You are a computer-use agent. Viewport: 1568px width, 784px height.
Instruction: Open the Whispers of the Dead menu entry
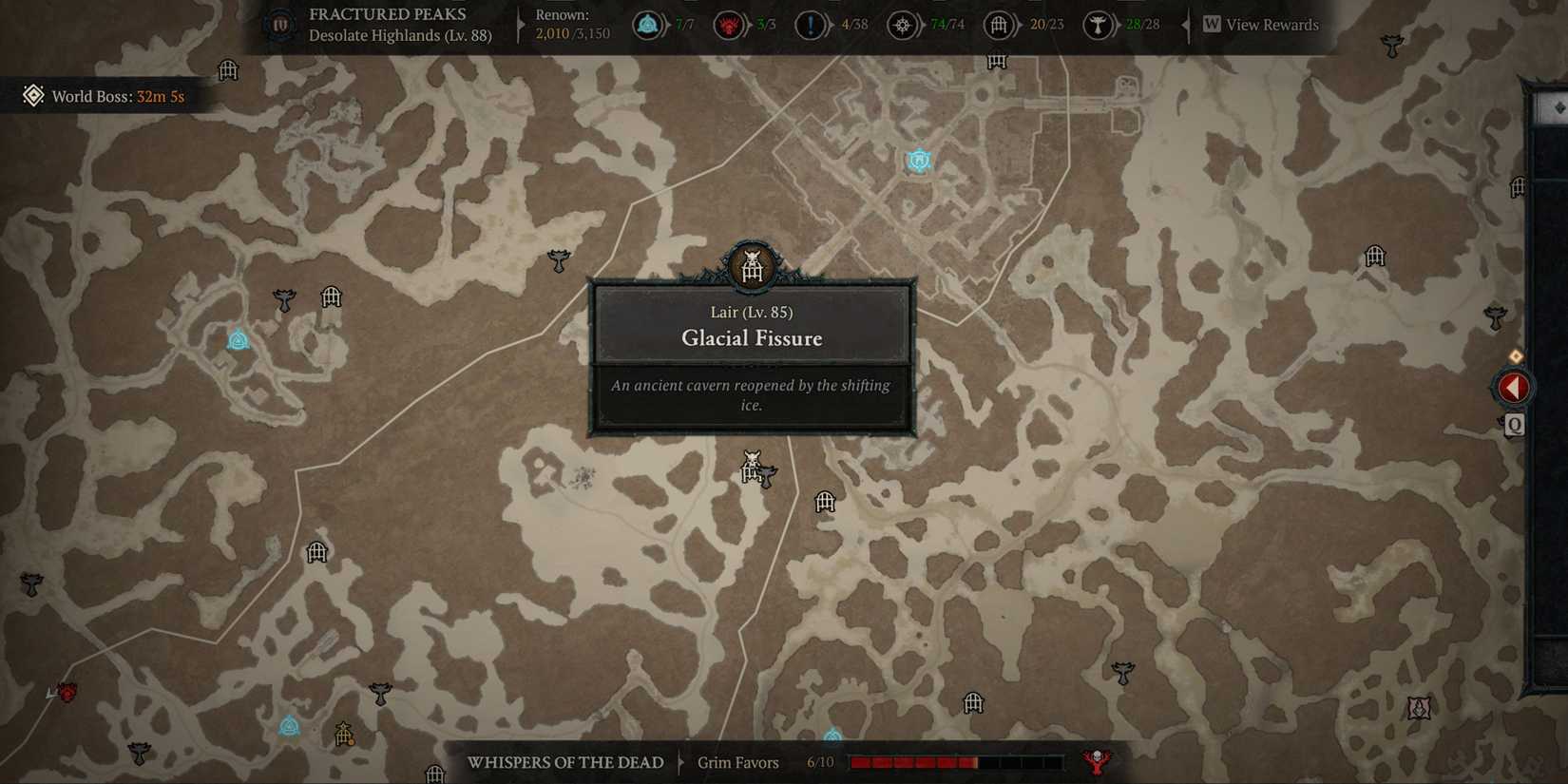point(565,762)
